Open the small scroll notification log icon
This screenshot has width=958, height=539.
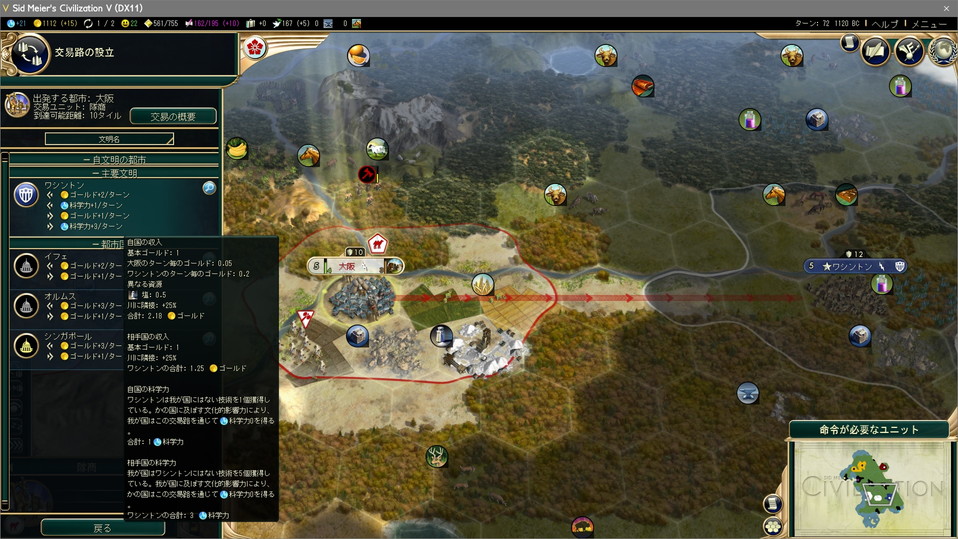click(x=850, y=43)
